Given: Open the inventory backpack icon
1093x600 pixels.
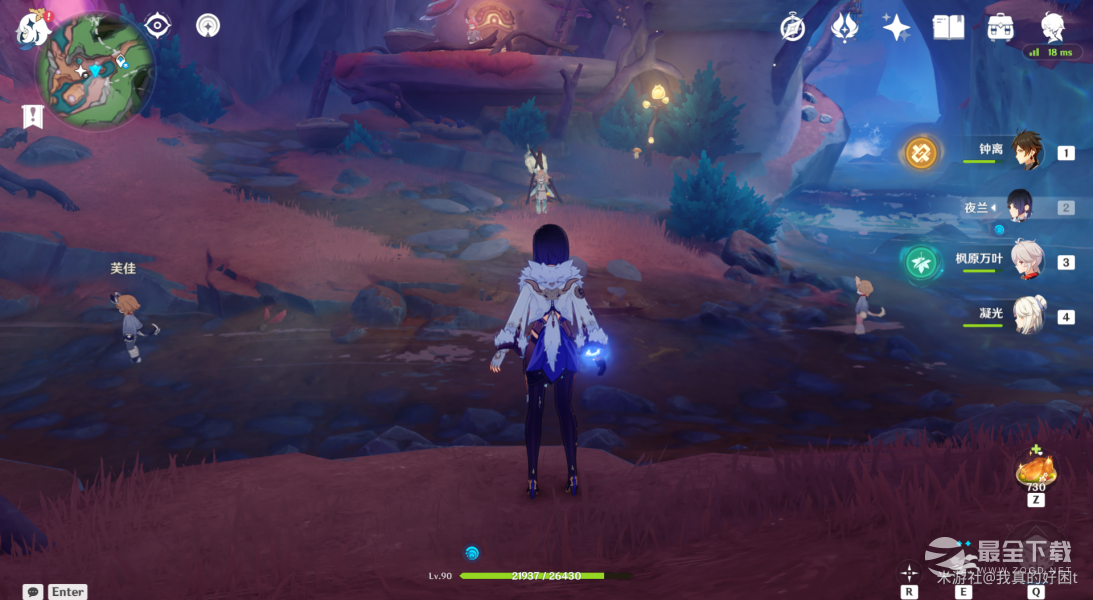Looking at the screenshot, I should coord(1000,27).
